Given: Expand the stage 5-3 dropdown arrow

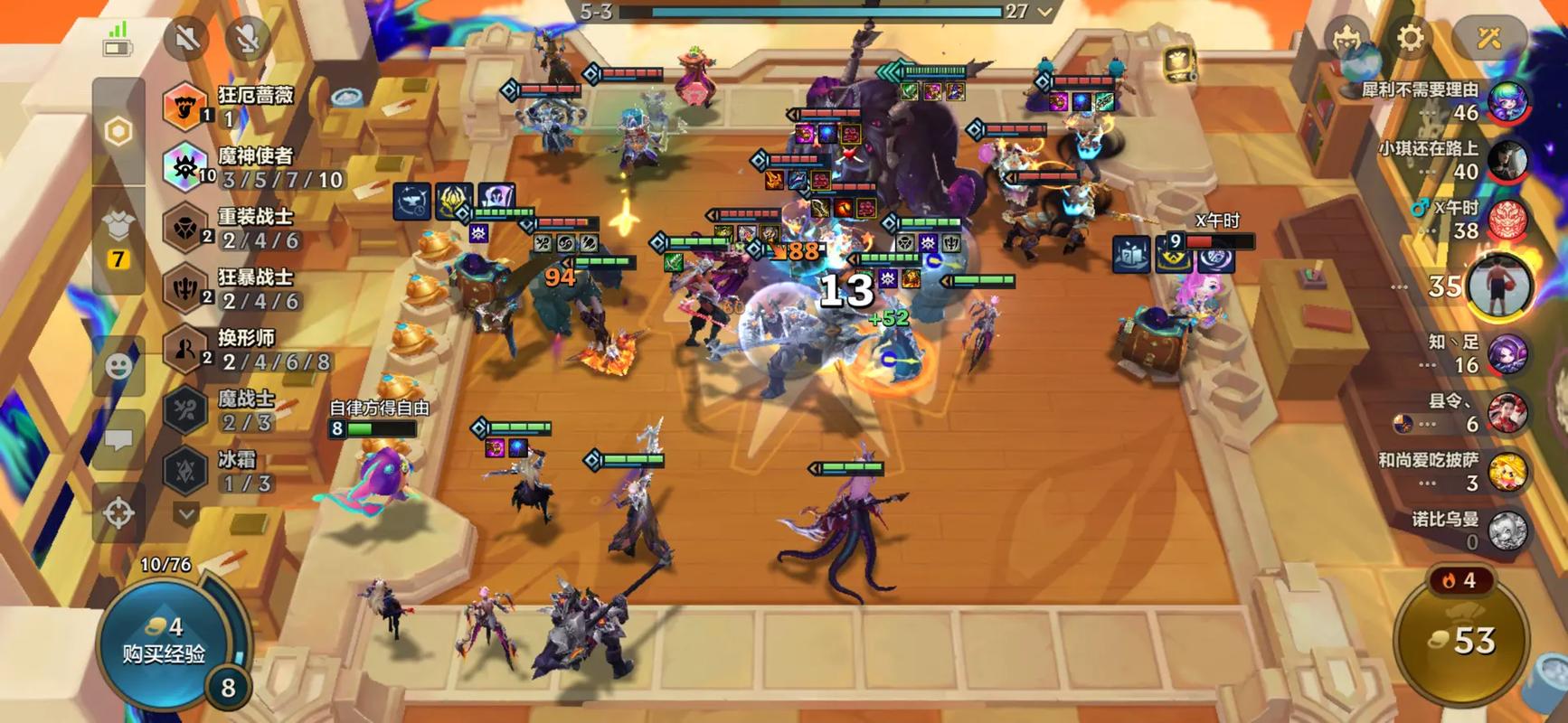Looking at the screenshot, I should (1045, 12).
